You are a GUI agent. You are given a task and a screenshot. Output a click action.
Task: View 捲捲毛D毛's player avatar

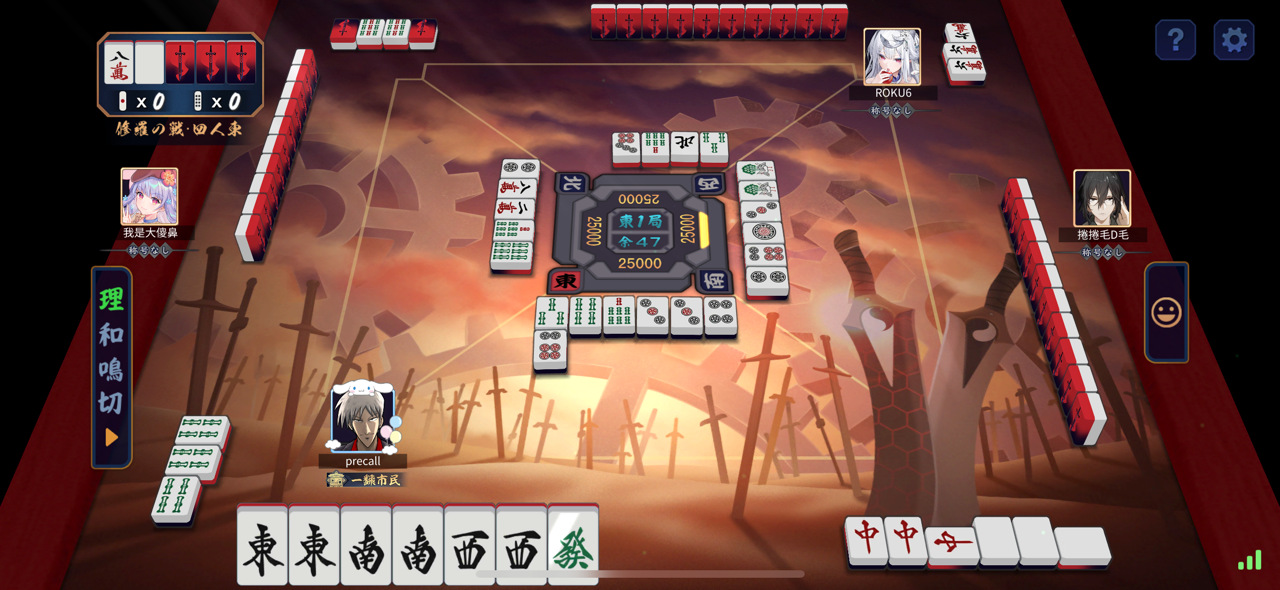(1102, 198)
